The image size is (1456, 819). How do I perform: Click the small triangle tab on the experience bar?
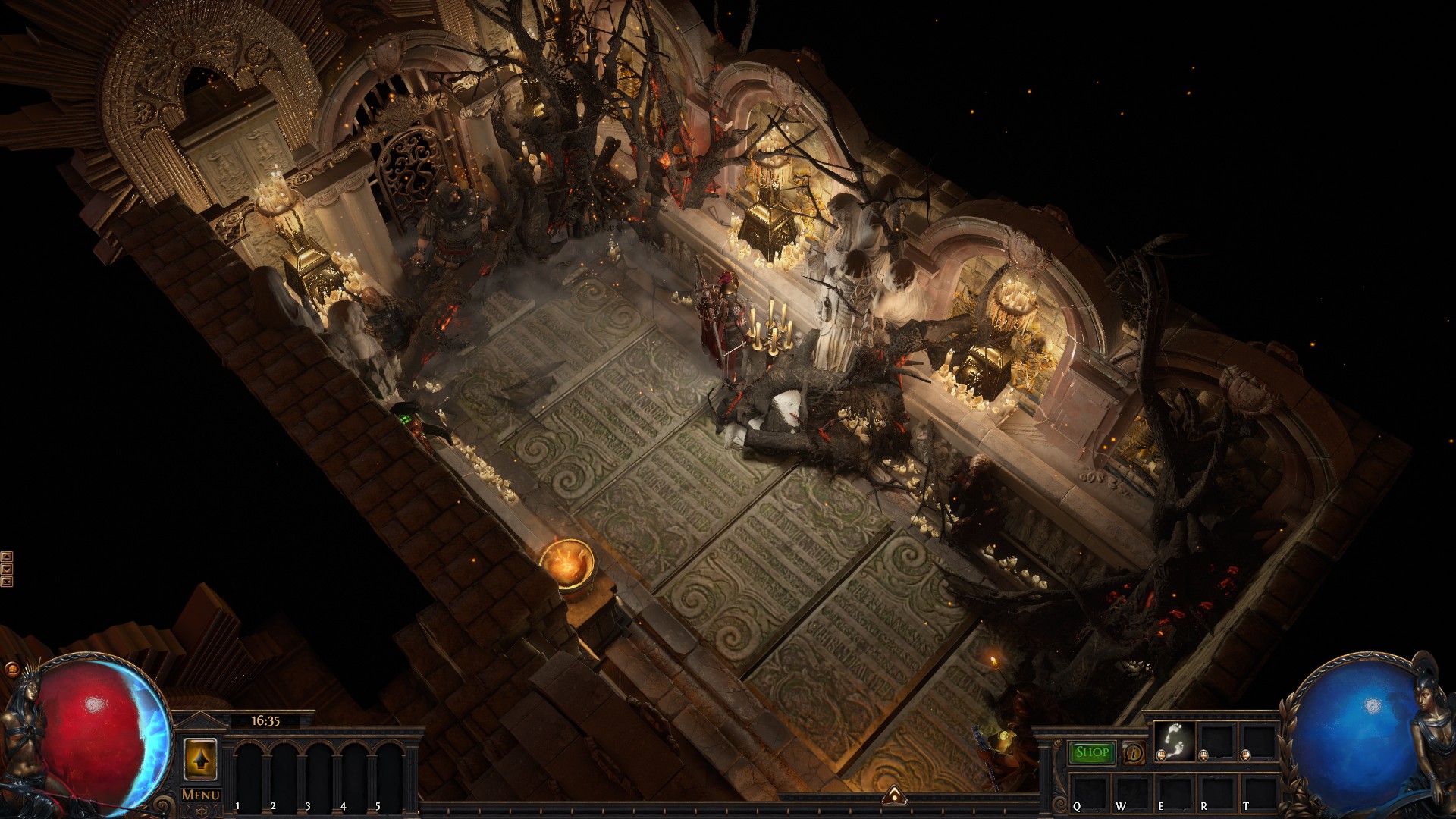click(896, 795)
